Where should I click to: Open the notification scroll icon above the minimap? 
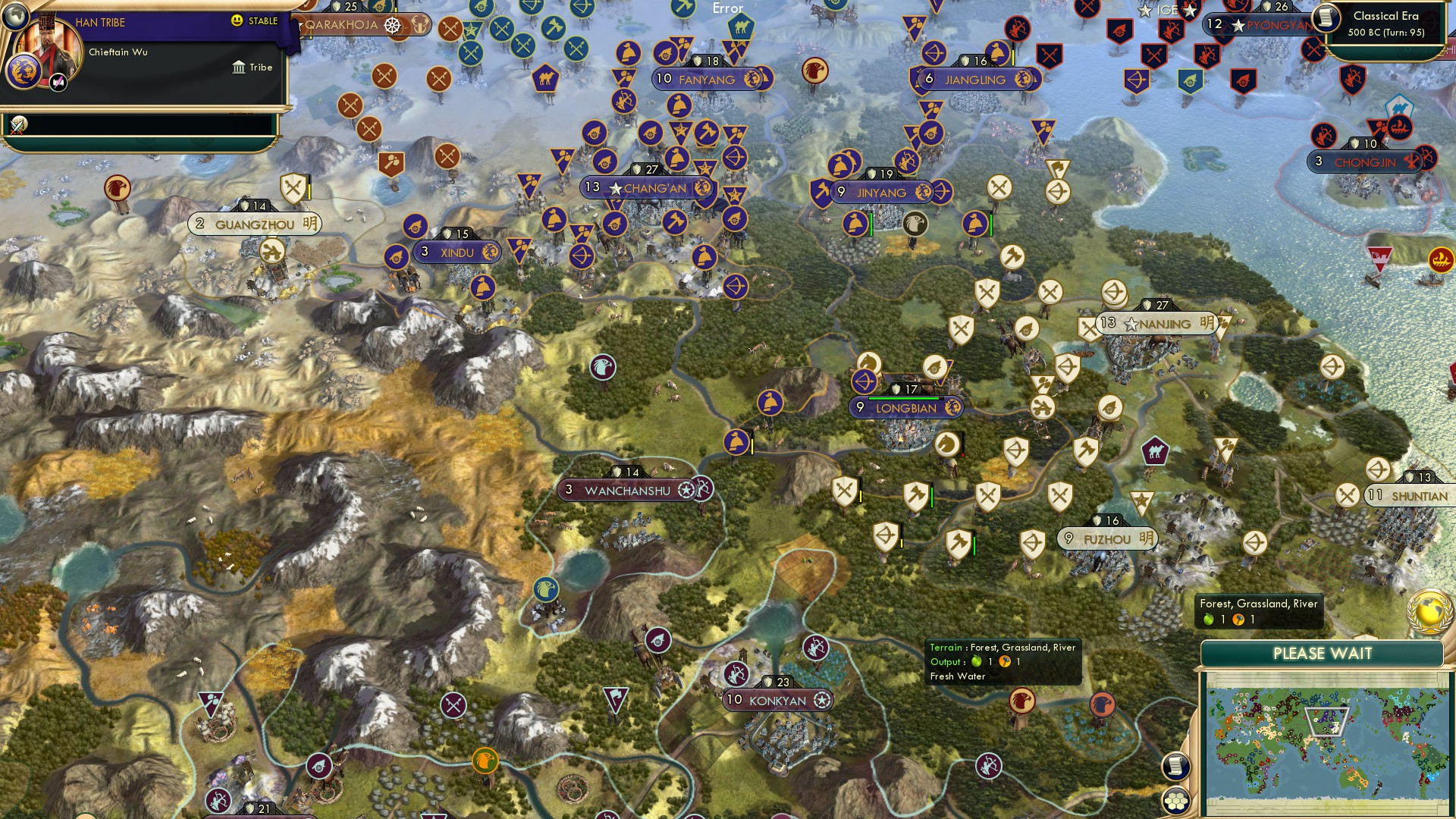[x=1176, y=766]
